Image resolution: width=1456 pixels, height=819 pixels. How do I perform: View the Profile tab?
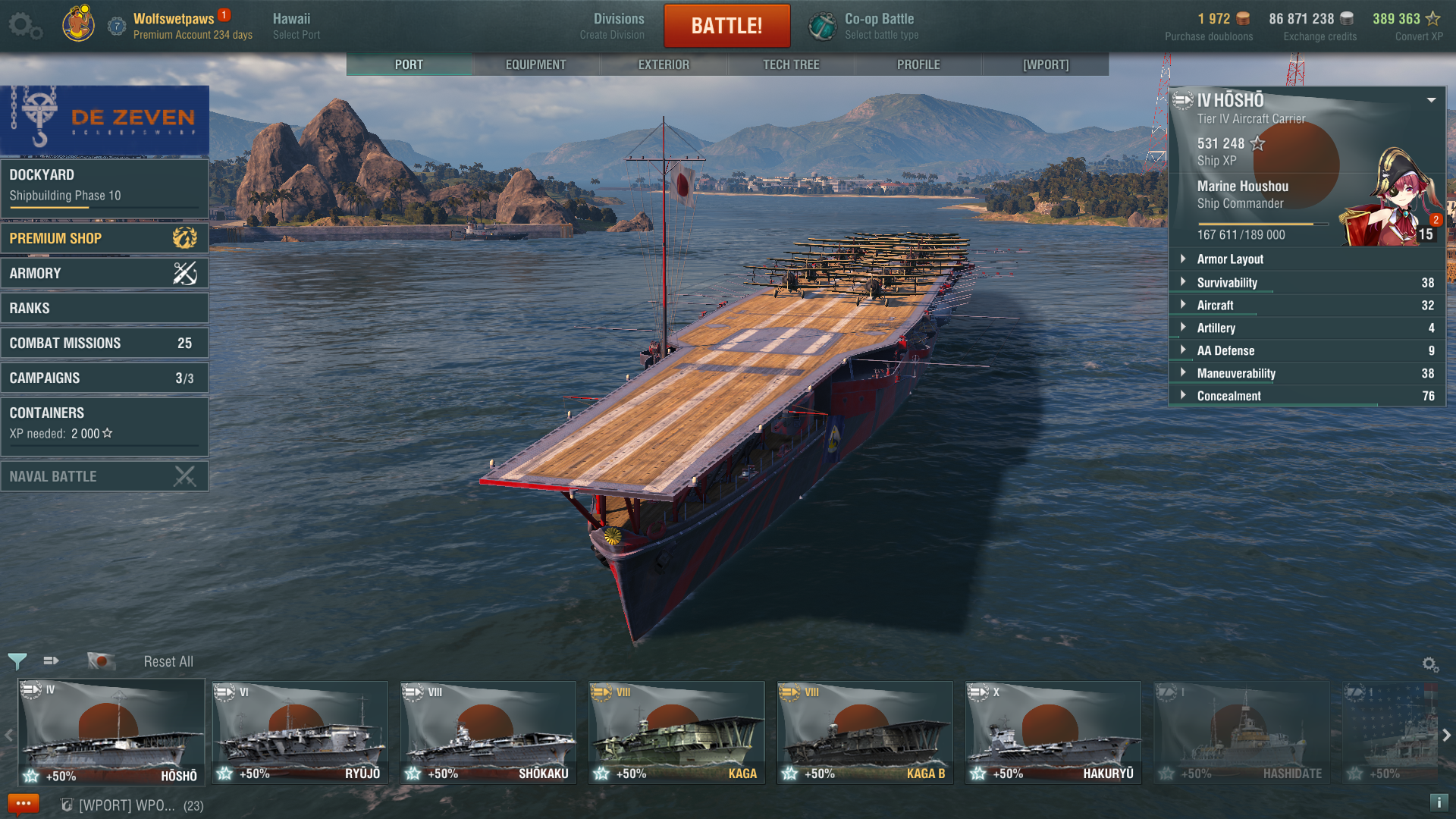[918, 64]
